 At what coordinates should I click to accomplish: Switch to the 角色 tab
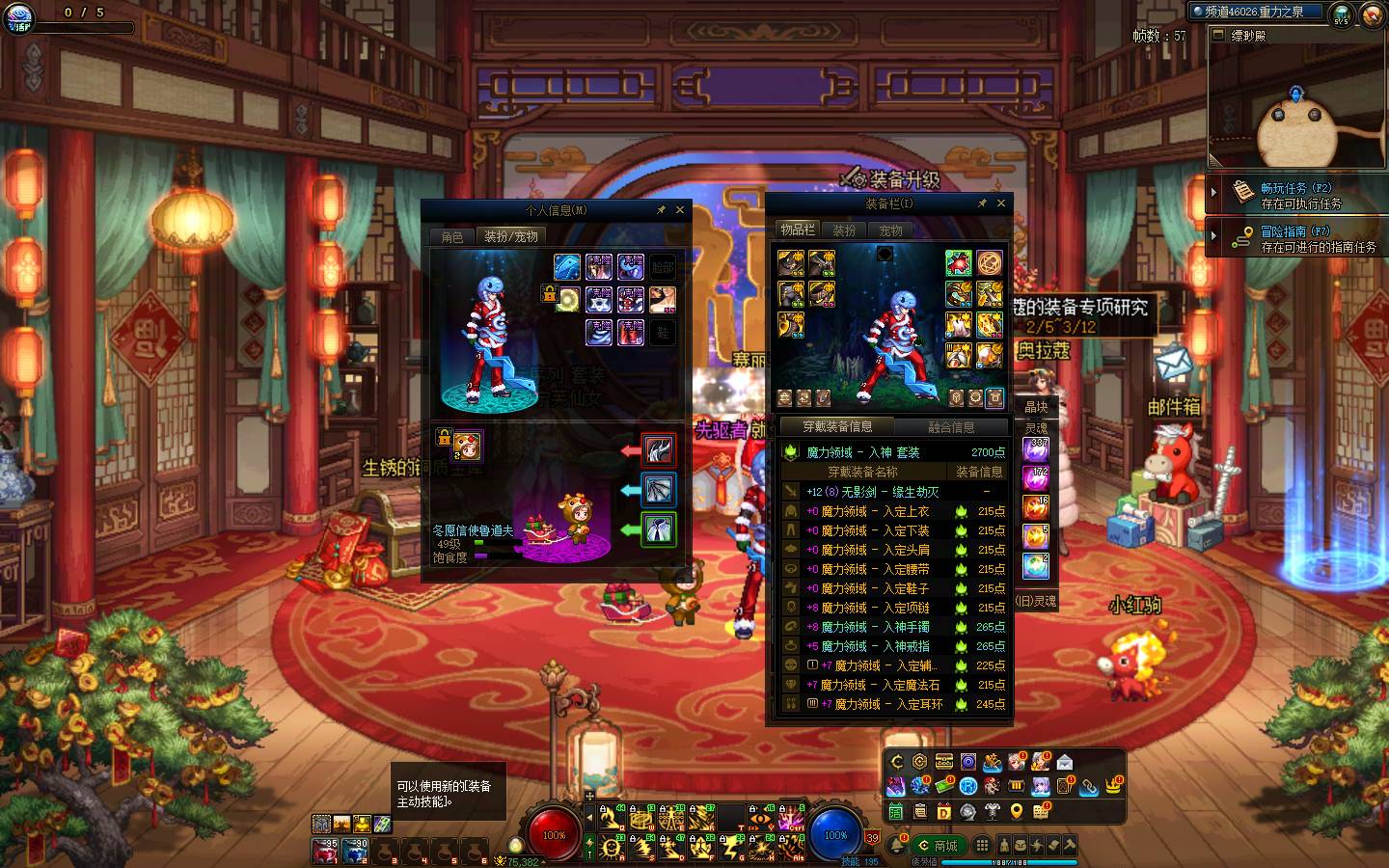click(452, 236)
